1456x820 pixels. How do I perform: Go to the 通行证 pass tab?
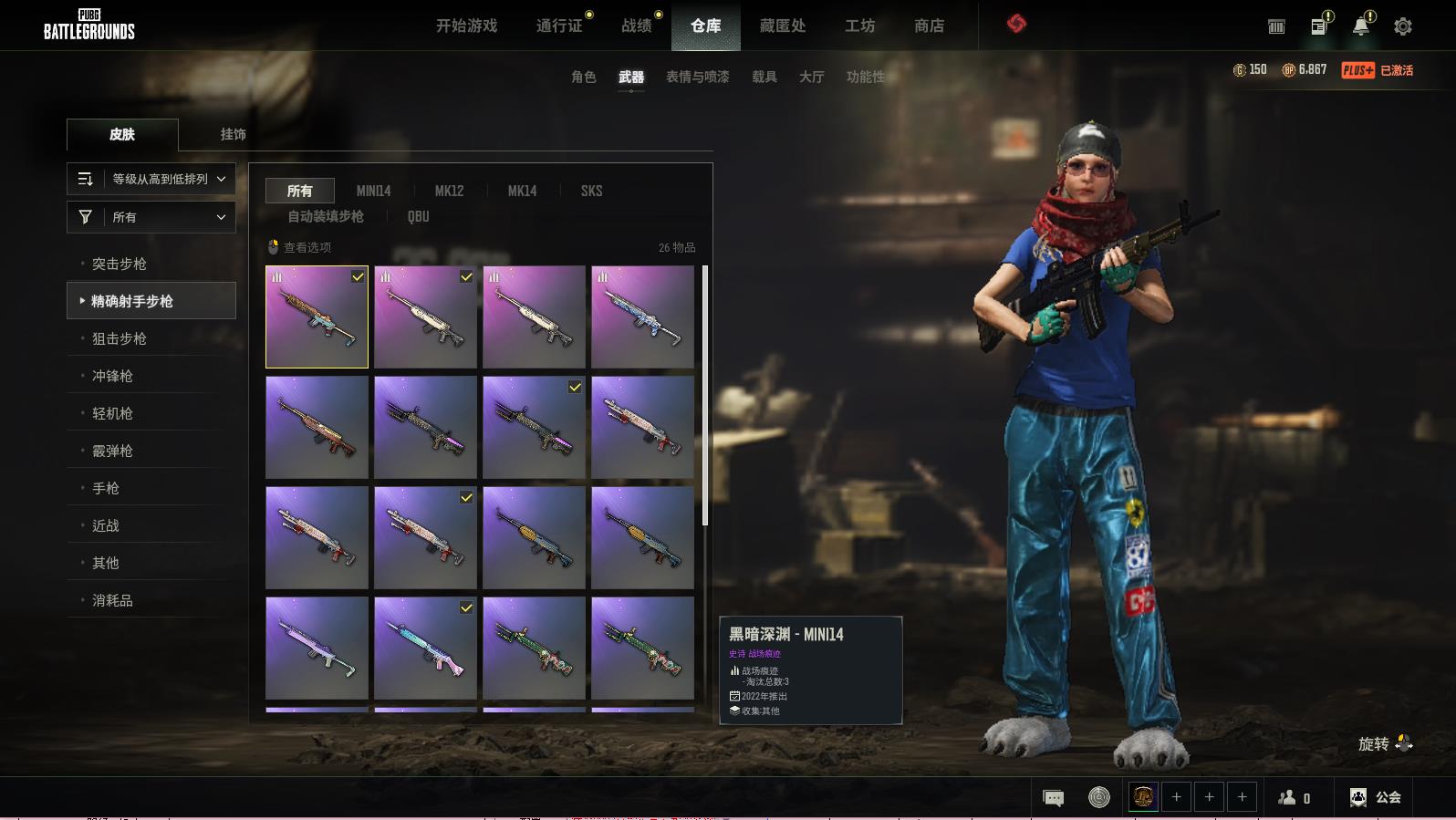click(559, 26)
